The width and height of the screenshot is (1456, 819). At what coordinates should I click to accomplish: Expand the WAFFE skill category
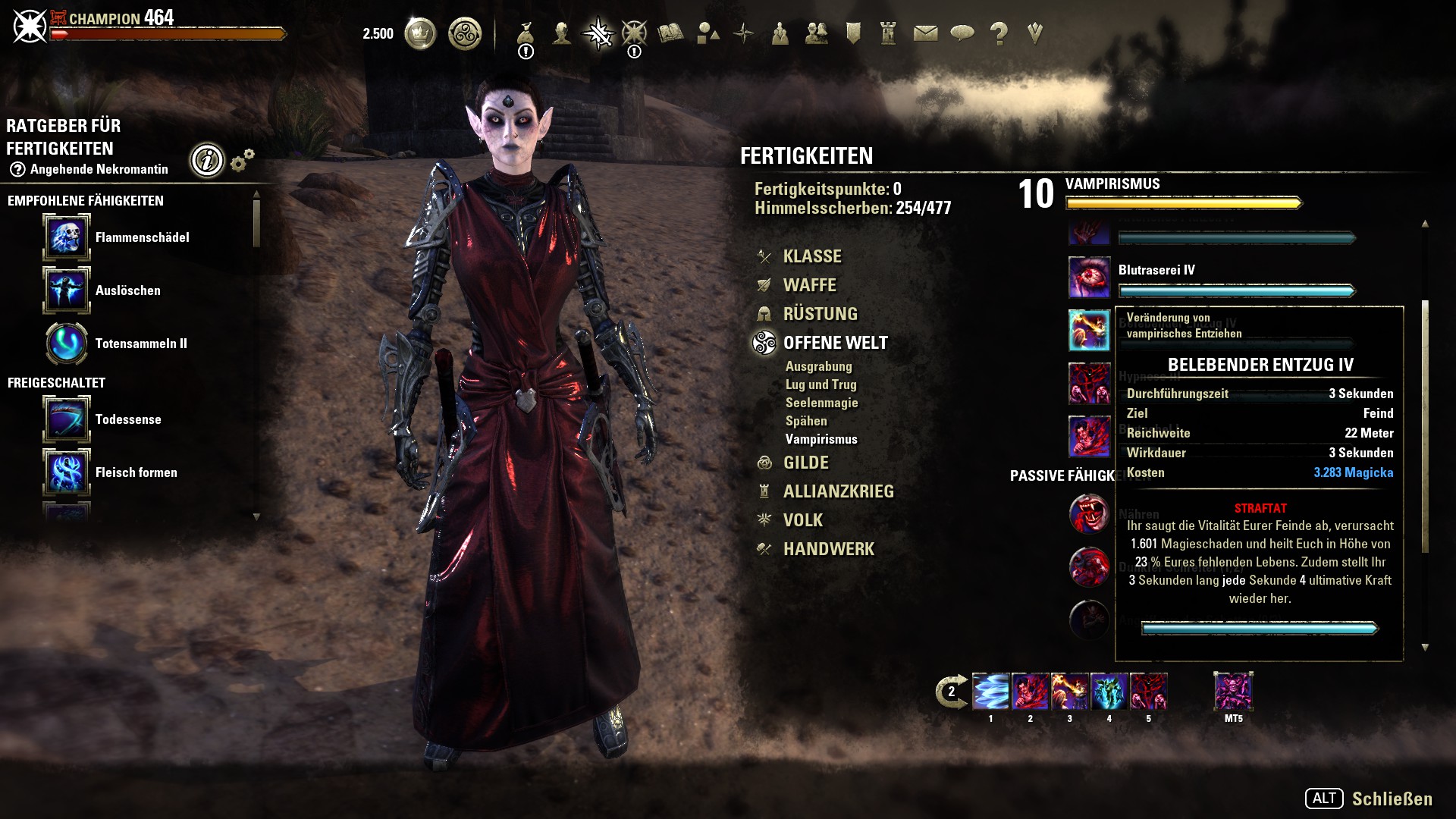pyautogui.click(x=809, y=285)
